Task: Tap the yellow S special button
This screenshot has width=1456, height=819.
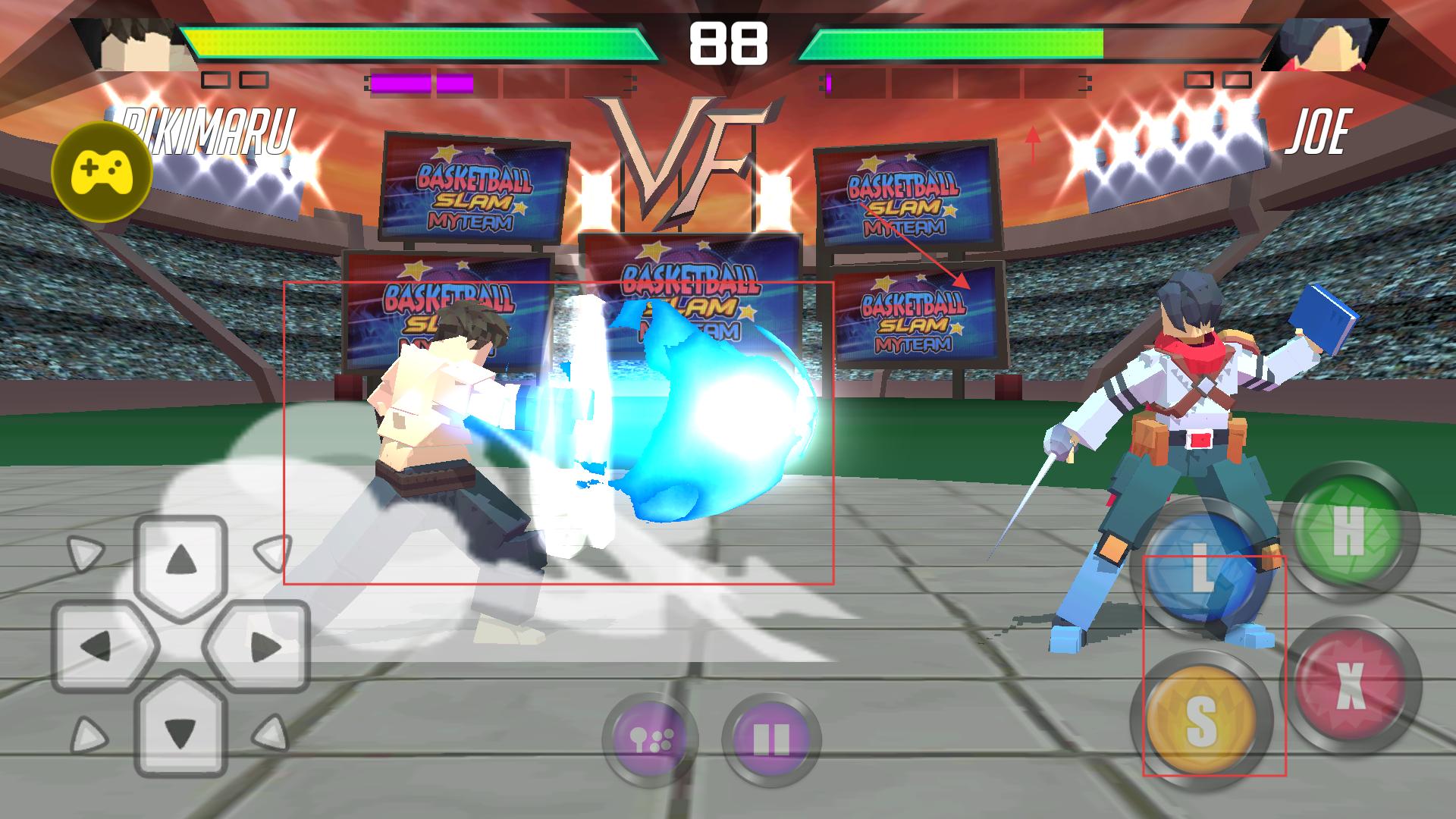Action: pos(1200,719)
